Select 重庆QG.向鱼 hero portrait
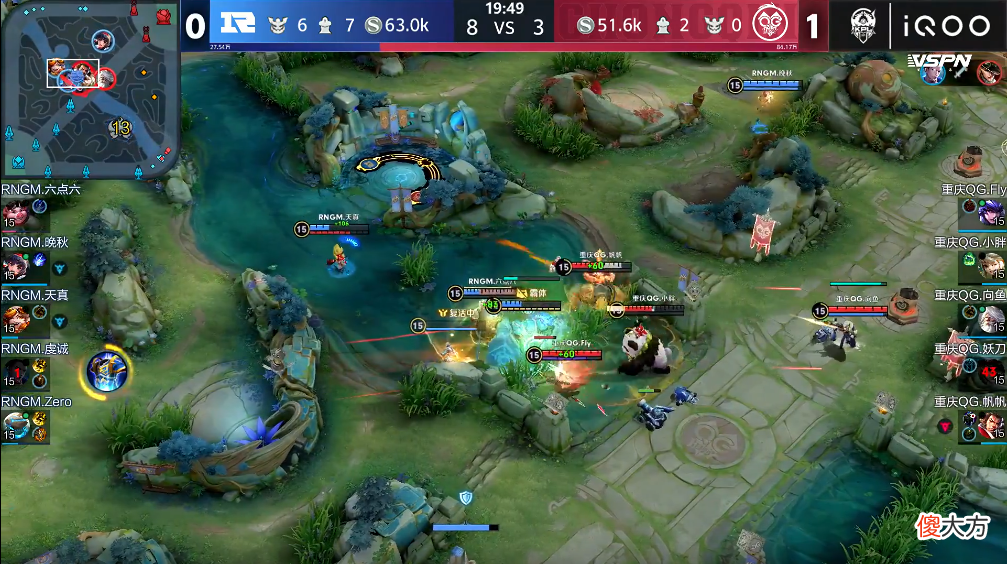The height and width of the screenshot is (564, 1007). pos(991,320)
